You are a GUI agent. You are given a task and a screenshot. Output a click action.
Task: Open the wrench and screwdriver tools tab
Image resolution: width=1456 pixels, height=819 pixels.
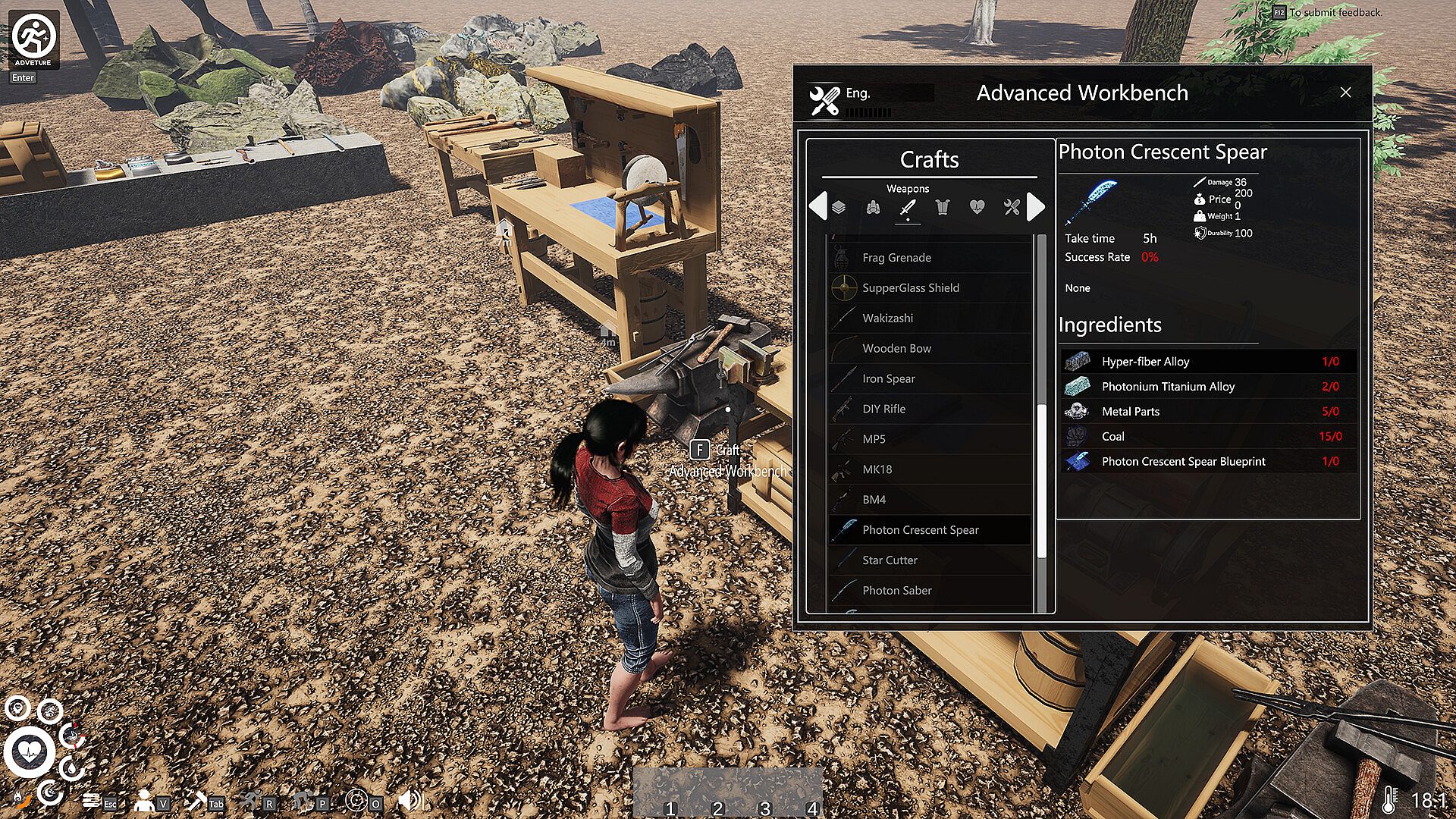click(1012, 207)
